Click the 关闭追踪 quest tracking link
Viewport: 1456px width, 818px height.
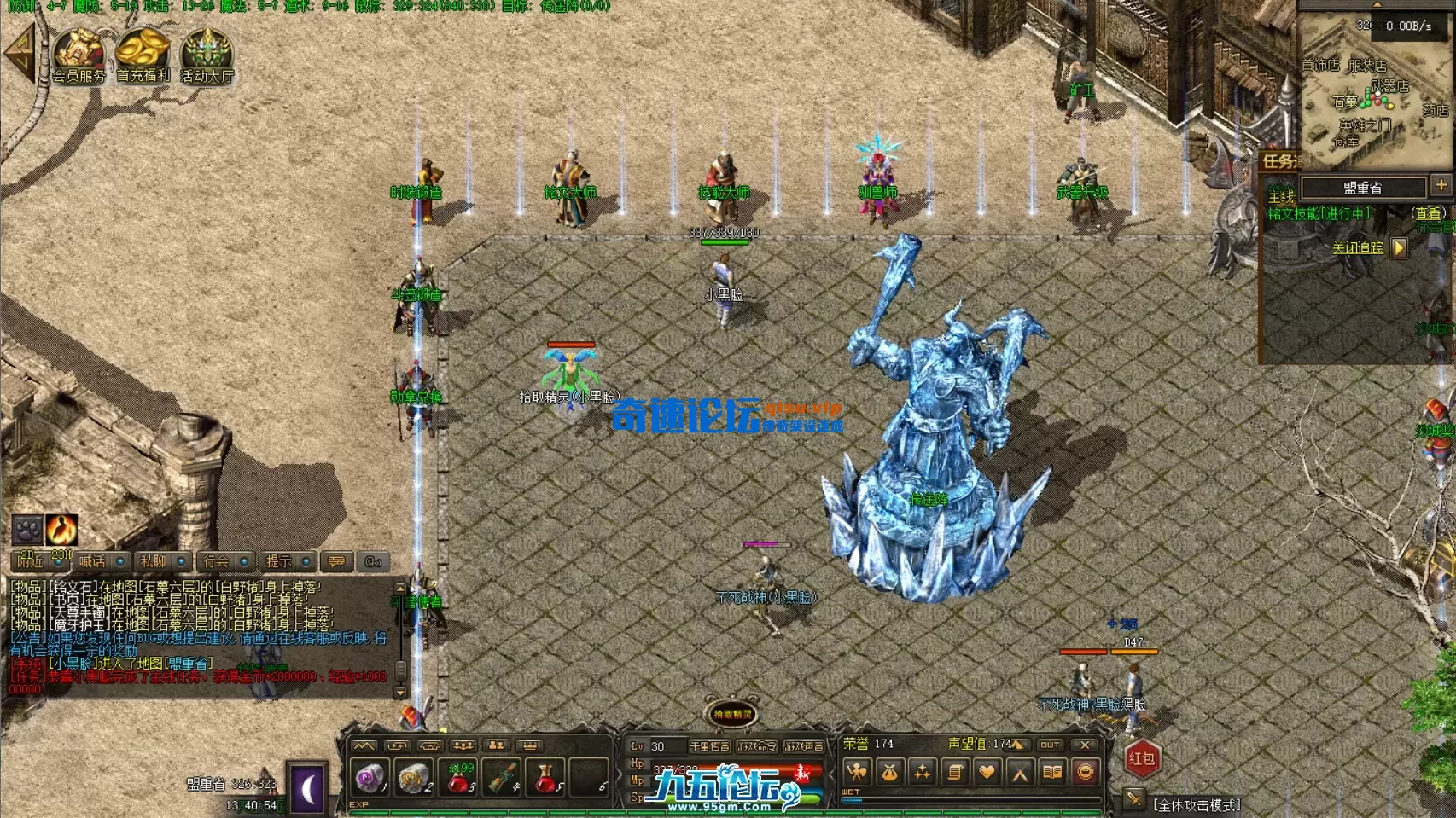1357,247
